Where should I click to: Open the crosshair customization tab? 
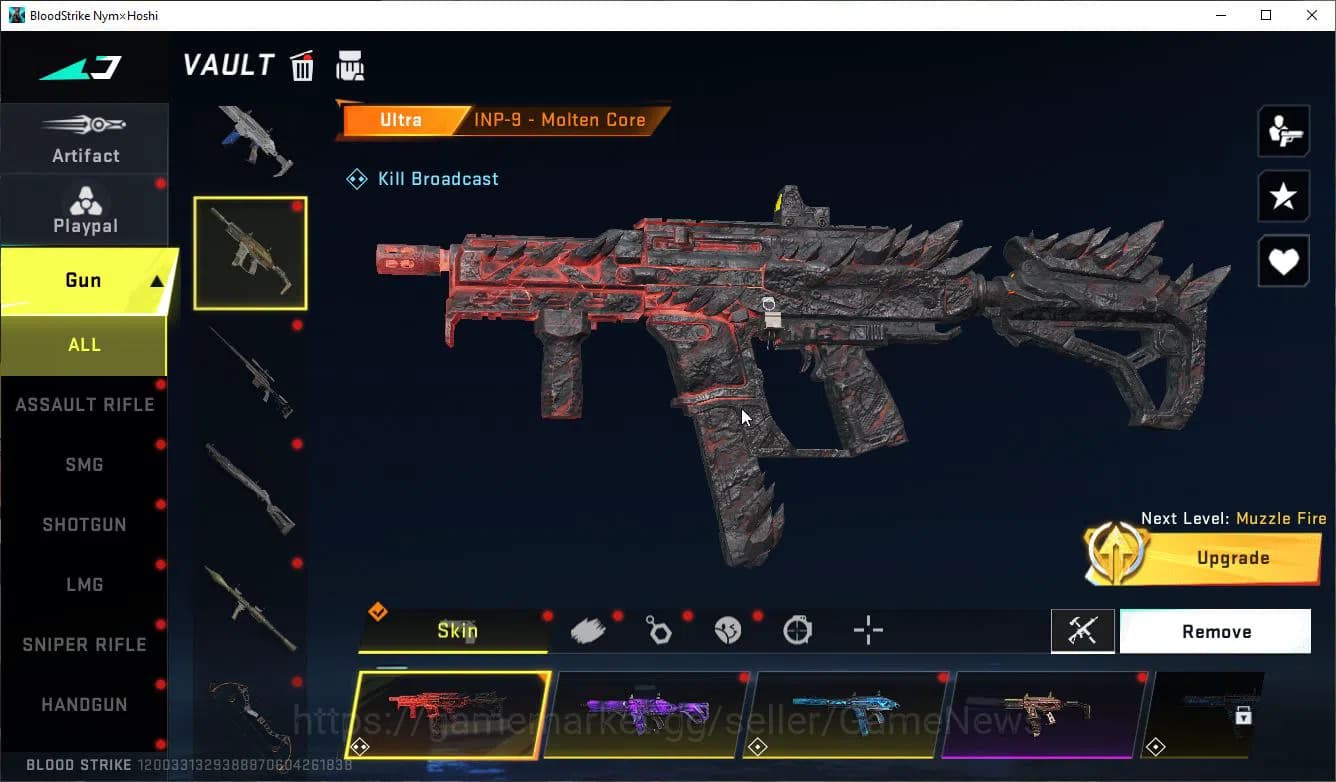tap(867, 630)
